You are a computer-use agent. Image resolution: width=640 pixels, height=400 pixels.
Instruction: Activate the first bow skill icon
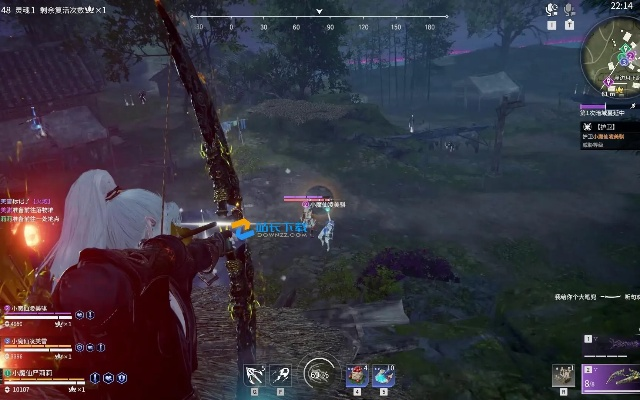[255, 375]
